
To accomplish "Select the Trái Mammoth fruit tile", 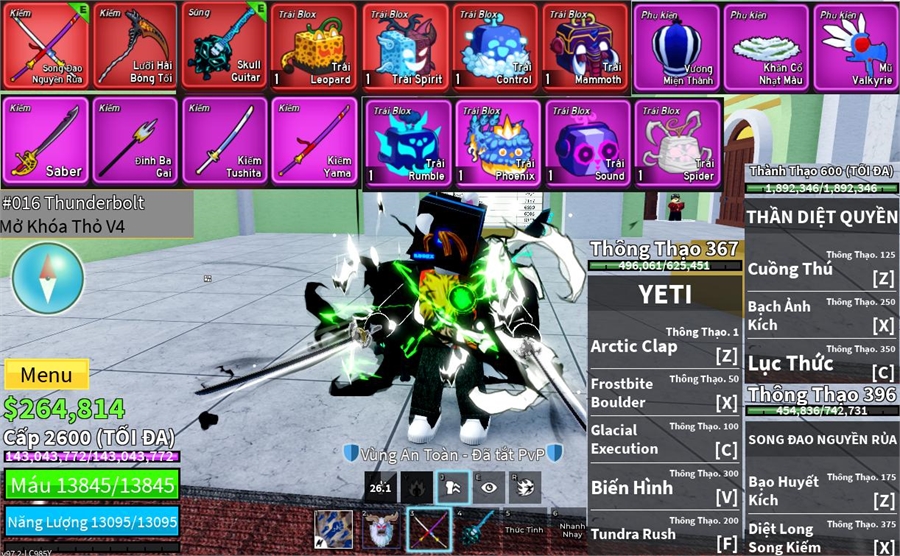I will point(586,46).
